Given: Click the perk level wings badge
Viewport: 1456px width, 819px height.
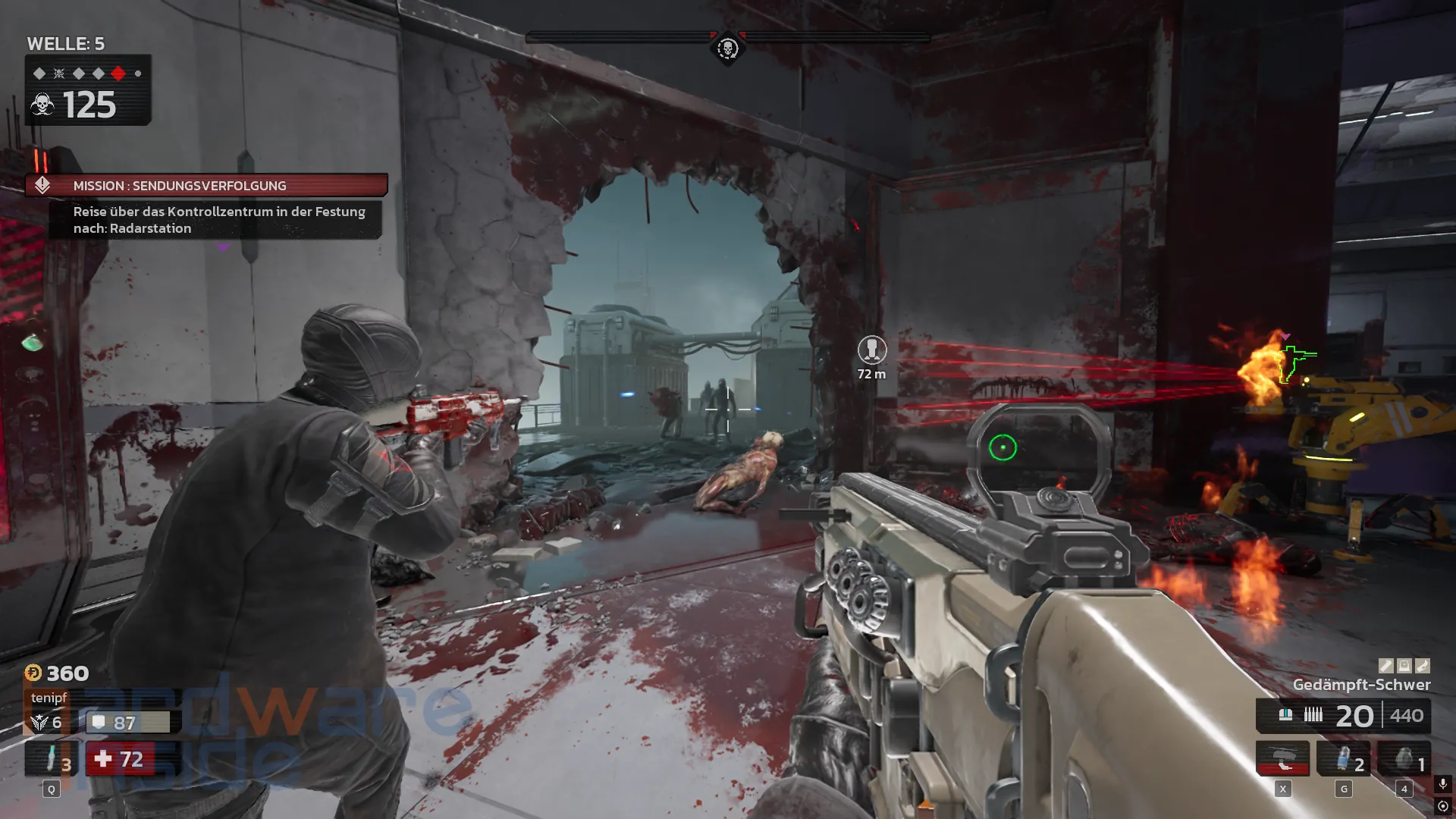Looking at the screenshot, I should [x=39, y=723].
